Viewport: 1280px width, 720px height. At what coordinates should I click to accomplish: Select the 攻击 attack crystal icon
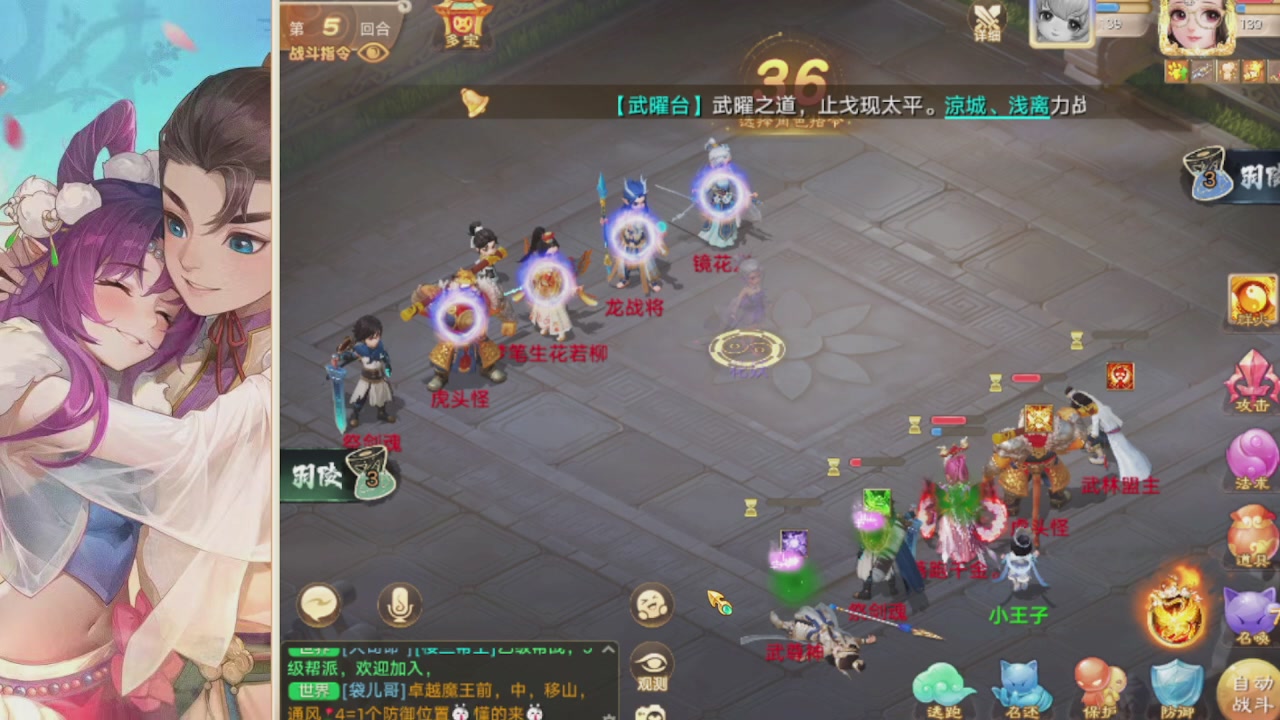click(x=1253, y=380)
